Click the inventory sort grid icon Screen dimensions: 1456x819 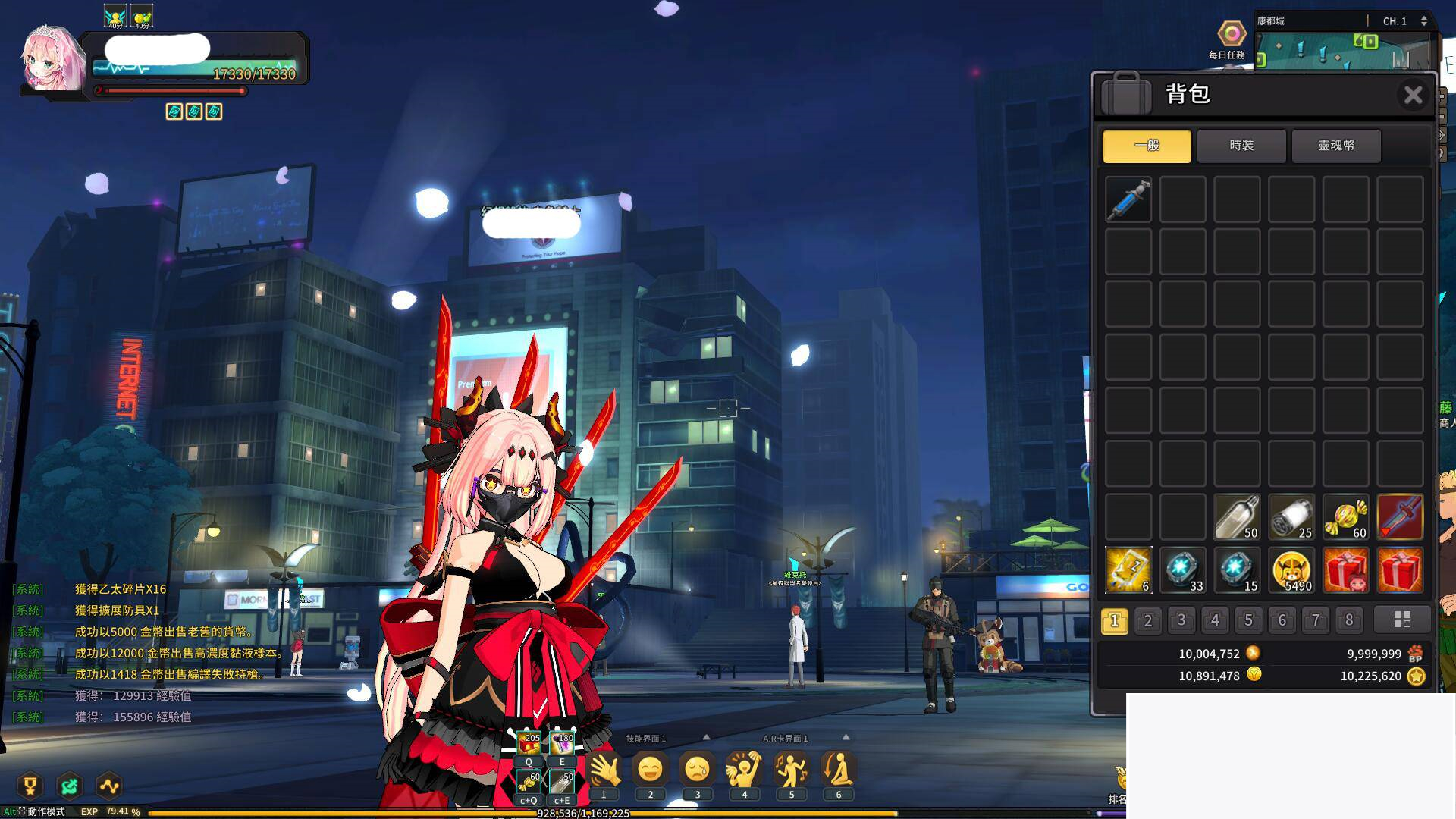point(1402,620)
